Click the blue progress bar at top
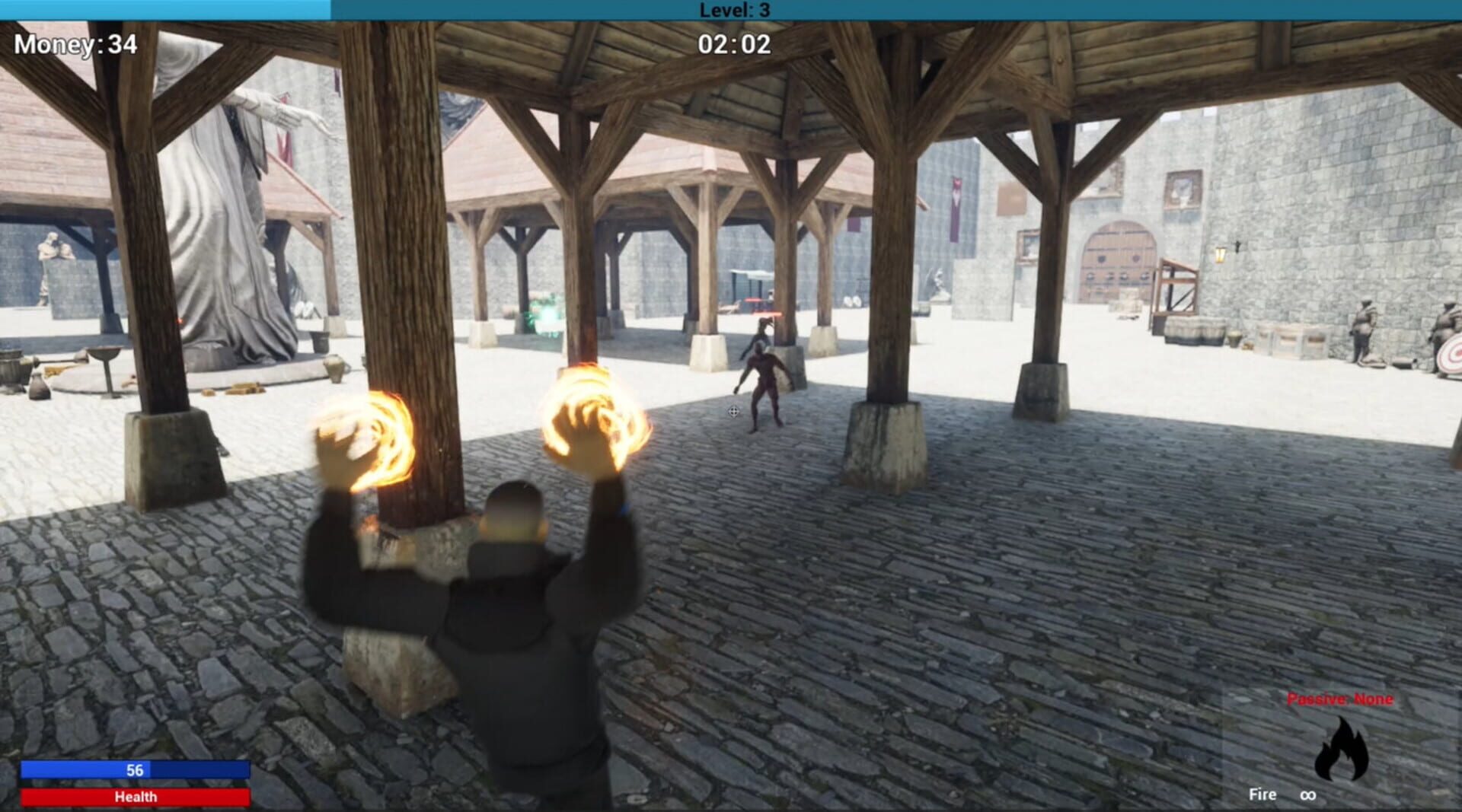The height and width of the screenshot is (812, 1462). pyautogui.click(x=164, y=9)
